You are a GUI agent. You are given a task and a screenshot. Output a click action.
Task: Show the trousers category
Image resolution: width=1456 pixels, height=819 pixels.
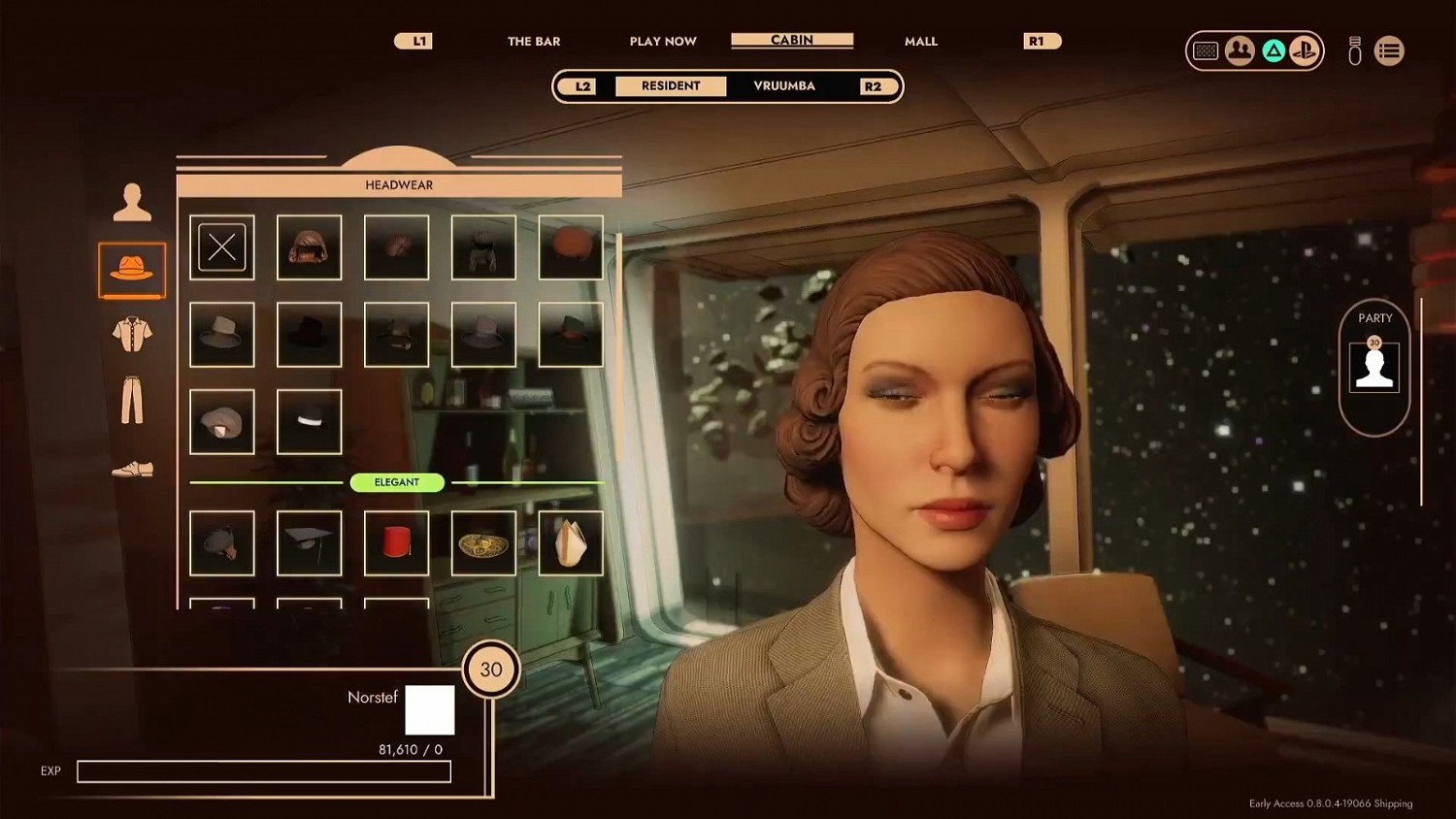point(132,400)
